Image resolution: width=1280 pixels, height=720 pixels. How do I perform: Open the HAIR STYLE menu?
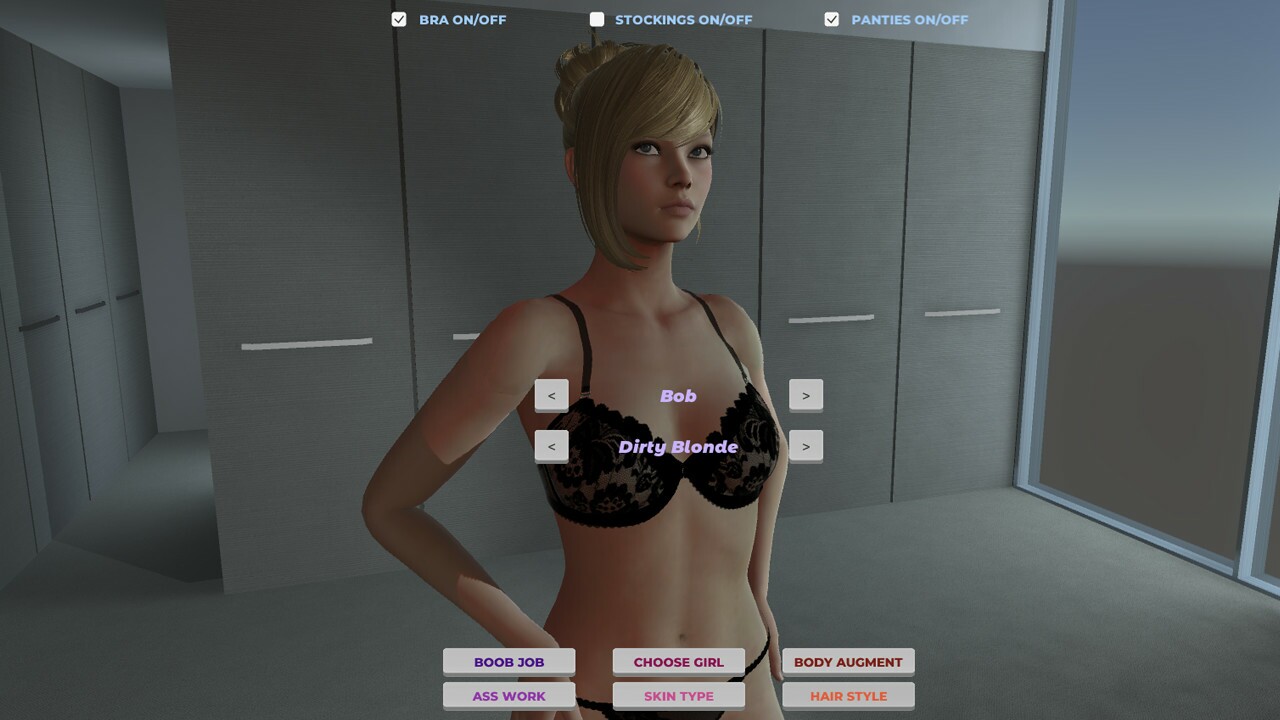point(847,696)
